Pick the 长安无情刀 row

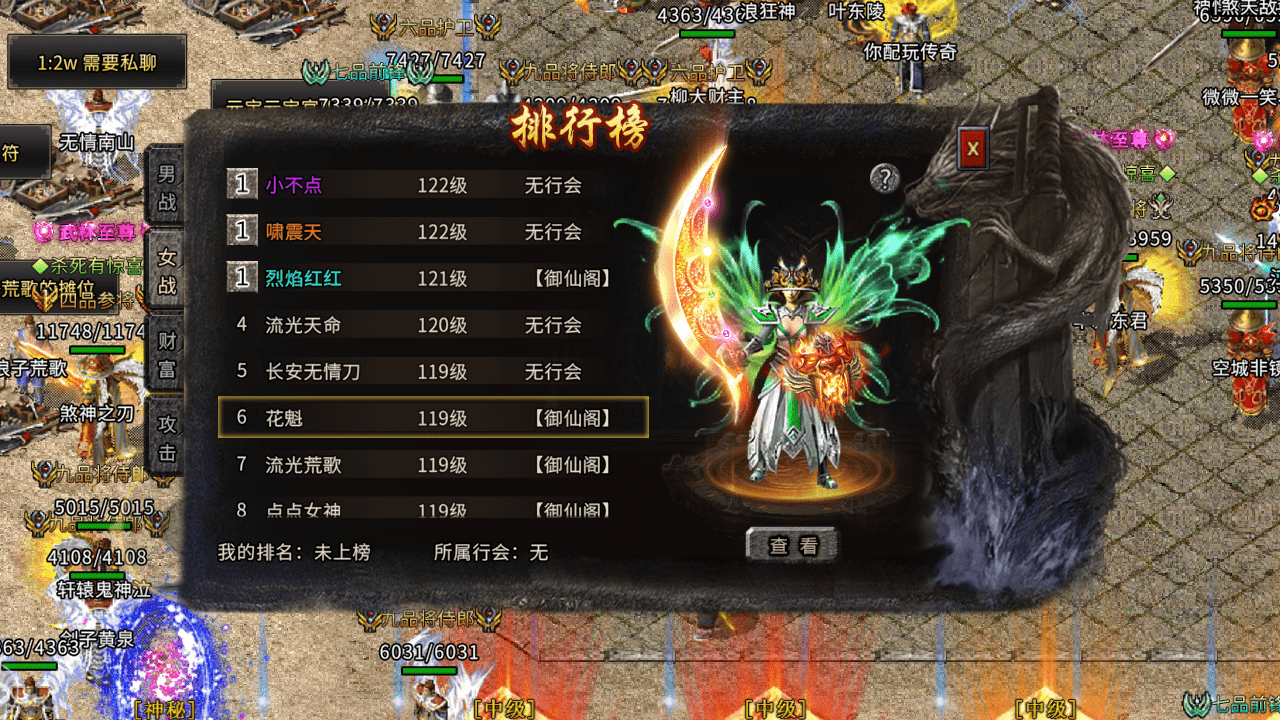432,372
